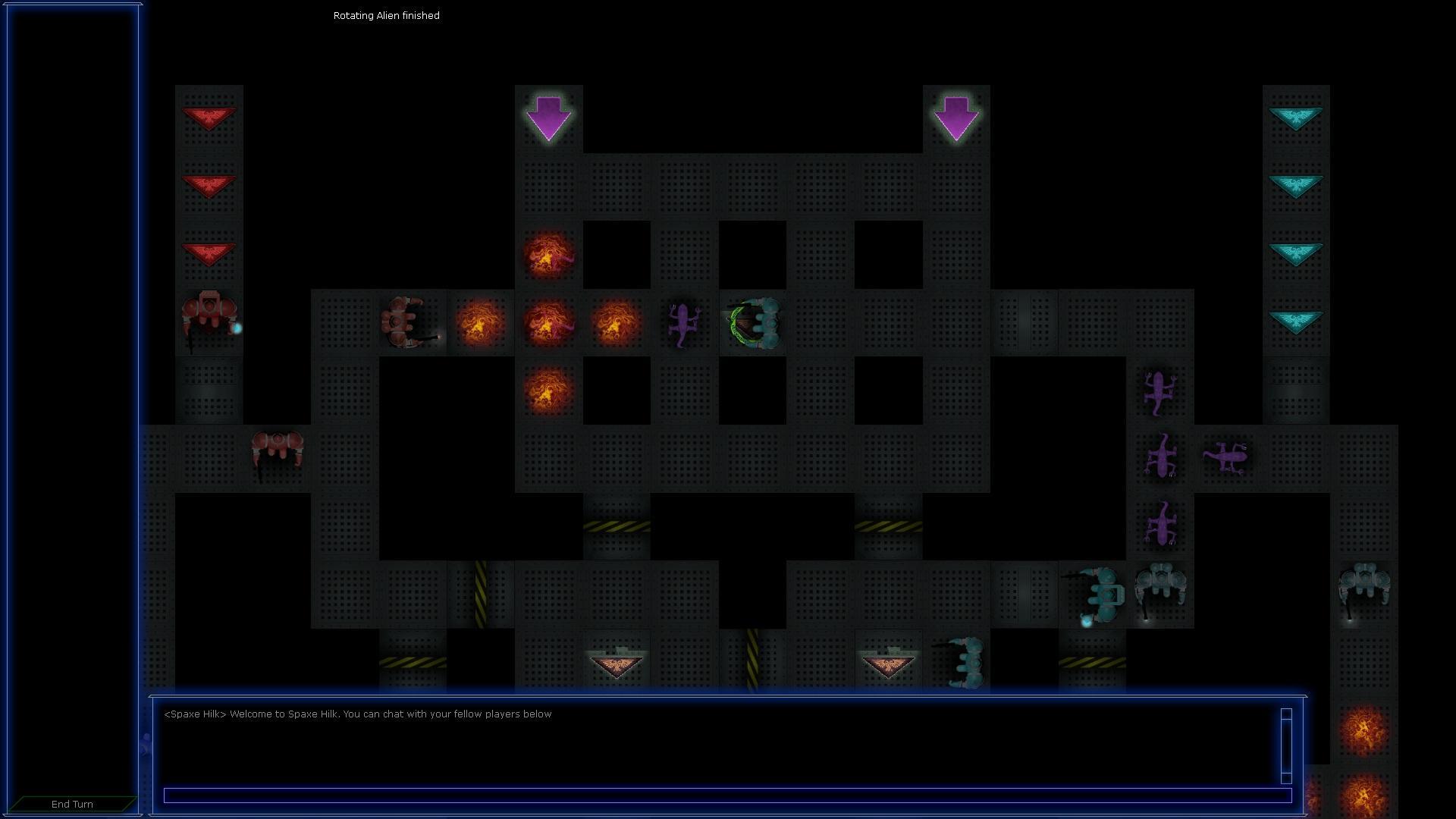Click the left purple entry arrow at the top
1456x819 pixels.
point(548,119)
